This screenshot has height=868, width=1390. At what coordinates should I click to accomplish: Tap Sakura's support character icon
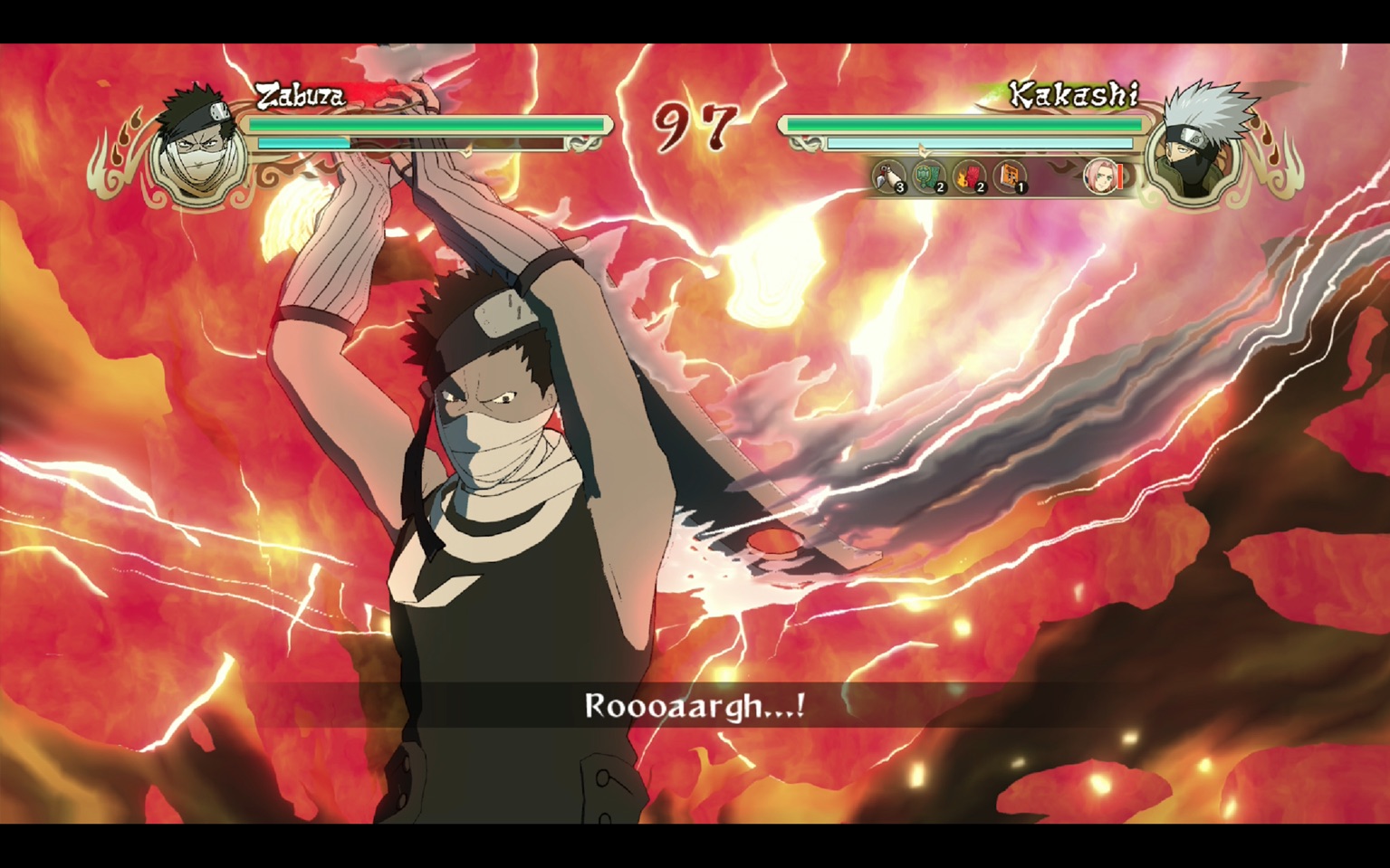(1101, 177)
